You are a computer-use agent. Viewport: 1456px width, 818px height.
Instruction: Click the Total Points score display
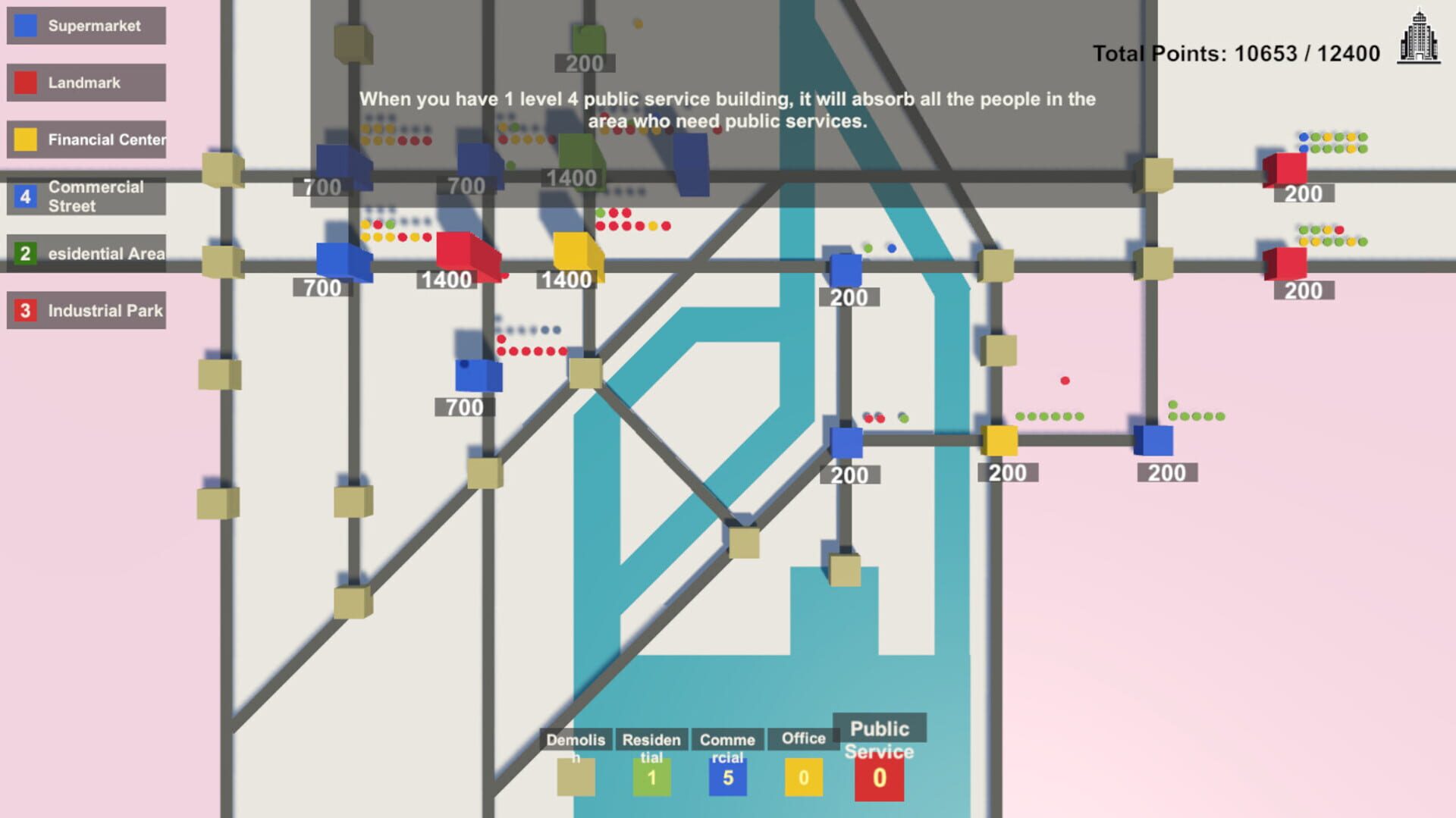[x=1236, y=53]
